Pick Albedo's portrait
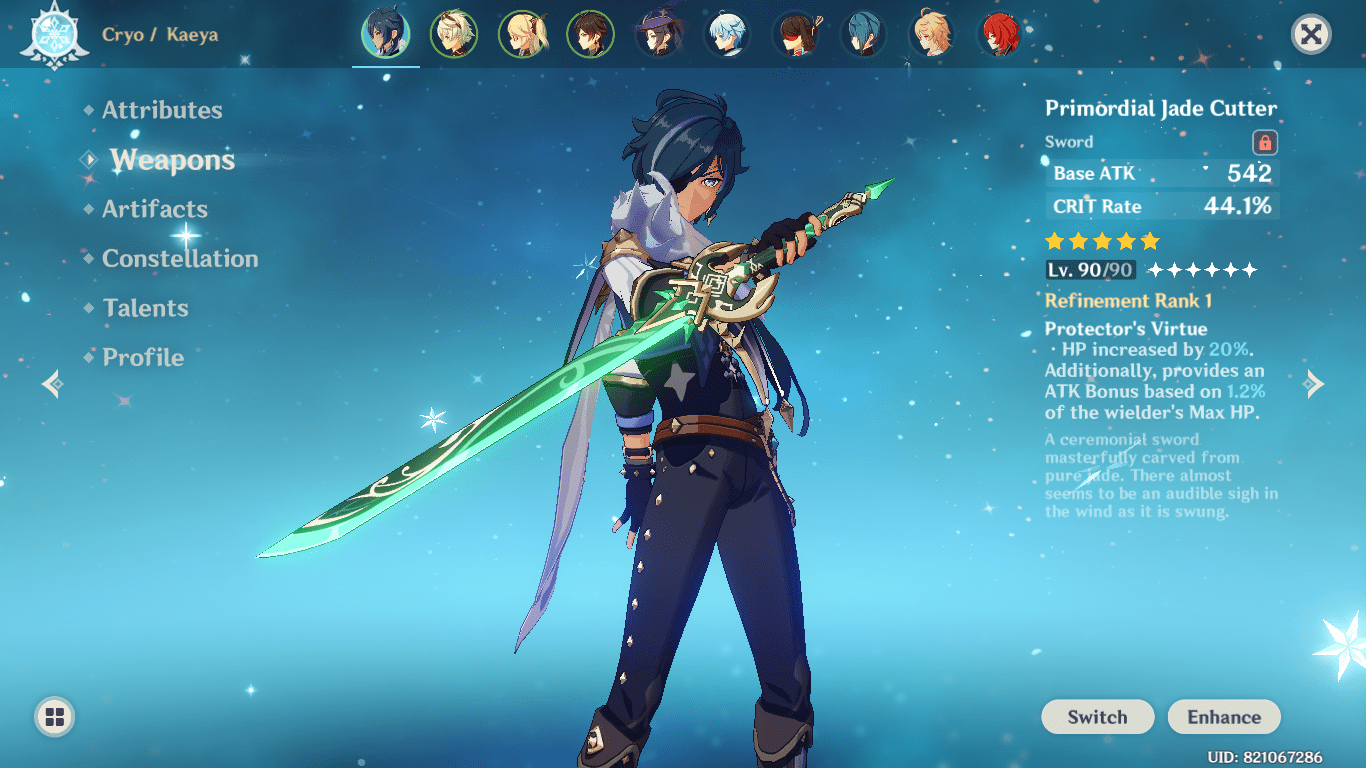1366x768 pixels. pyautogui.click(x=454, y=35)
